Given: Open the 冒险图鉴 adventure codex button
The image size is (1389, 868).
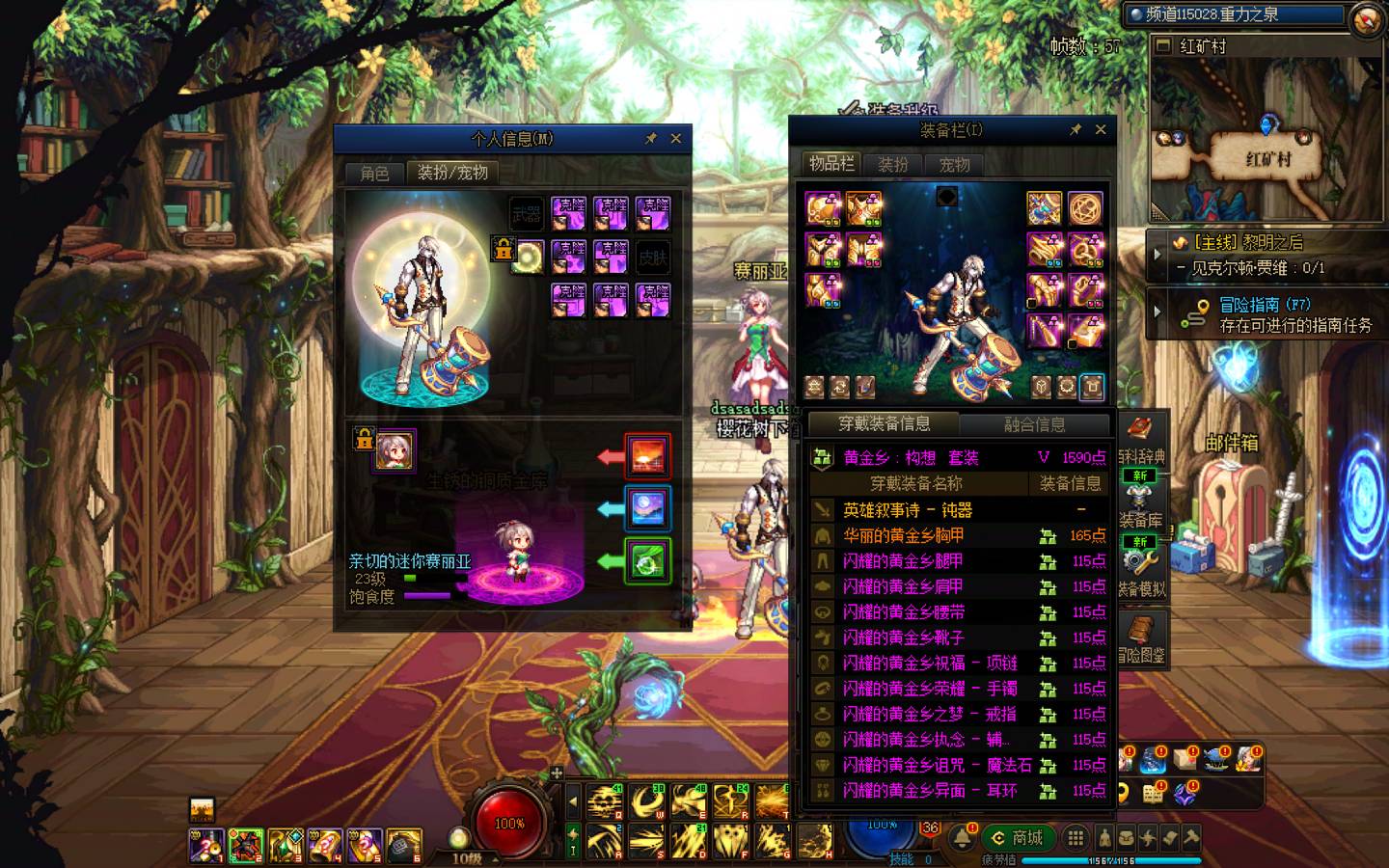Looking at the screenshot, I should point(1140,638).
